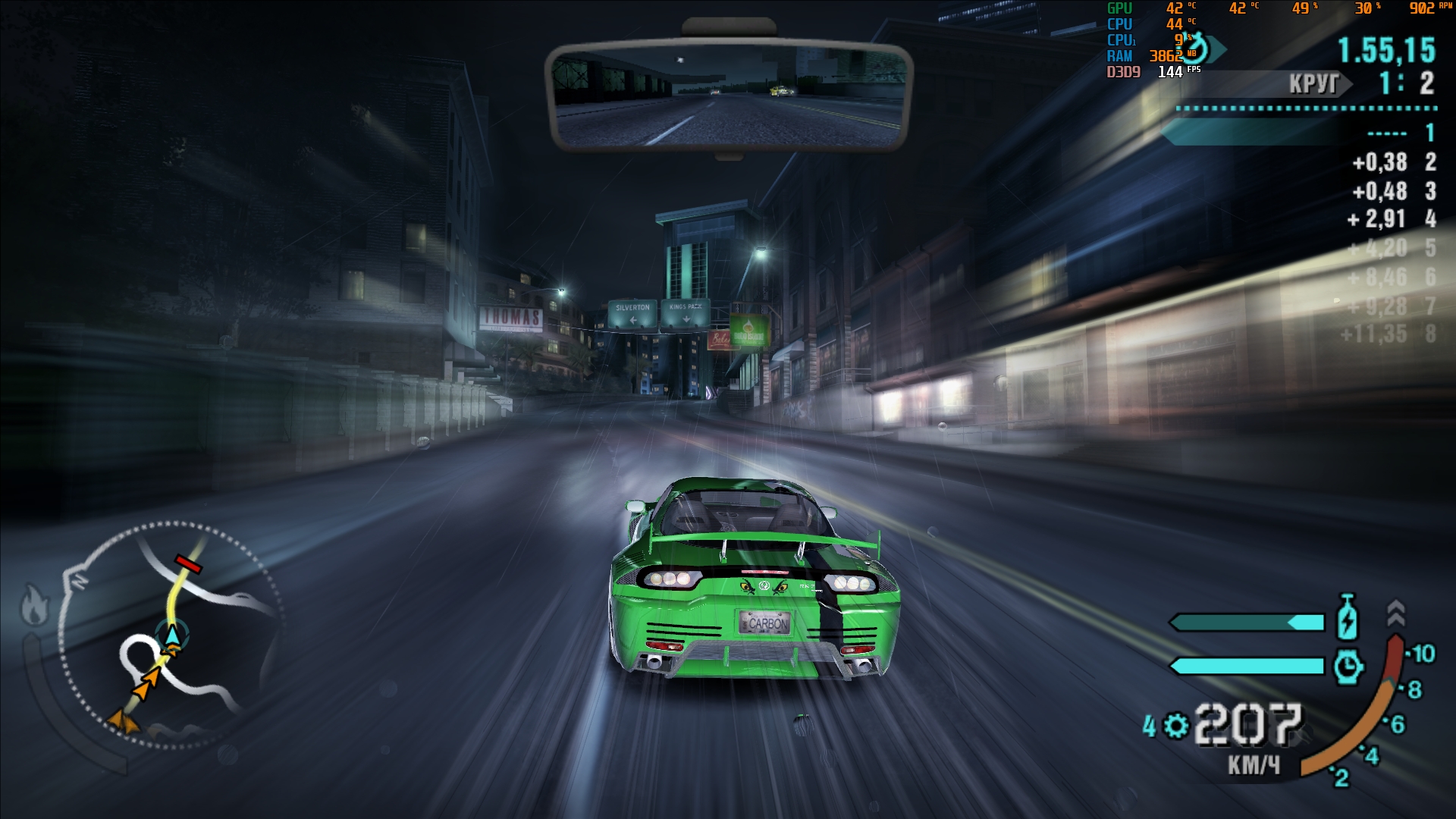Select the red finish marker on the minimap
This screenshot has width=1456, height=819.
click(x=188, y=564)
